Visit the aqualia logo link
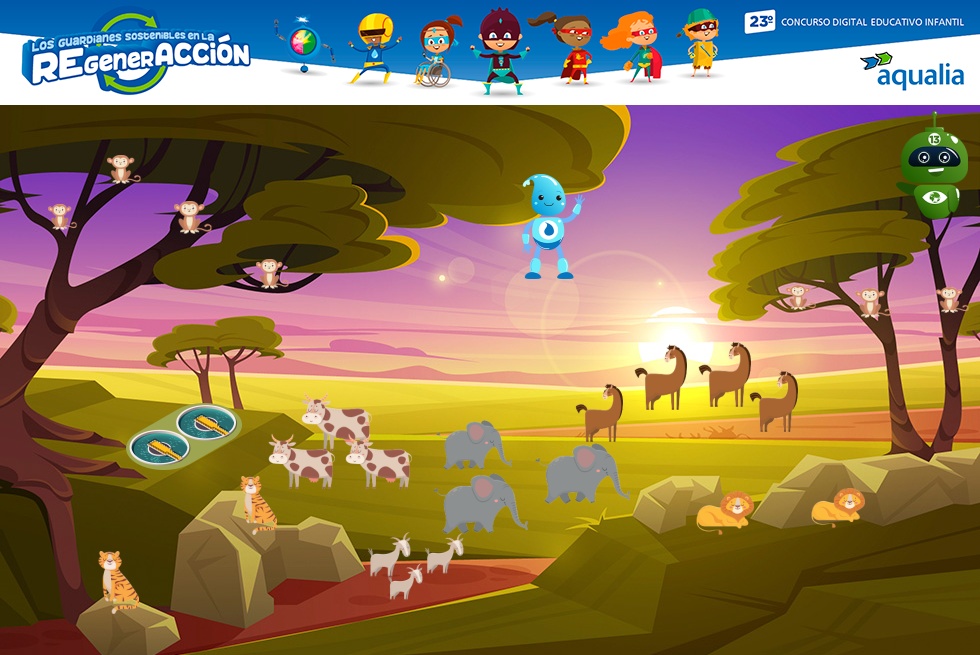 (x=912, y=70)
